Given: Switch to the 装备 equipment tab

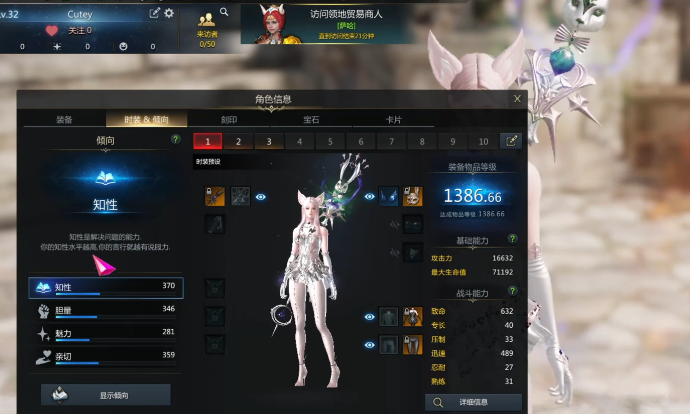Looking at the screenshot, I should tap(62, 119).
